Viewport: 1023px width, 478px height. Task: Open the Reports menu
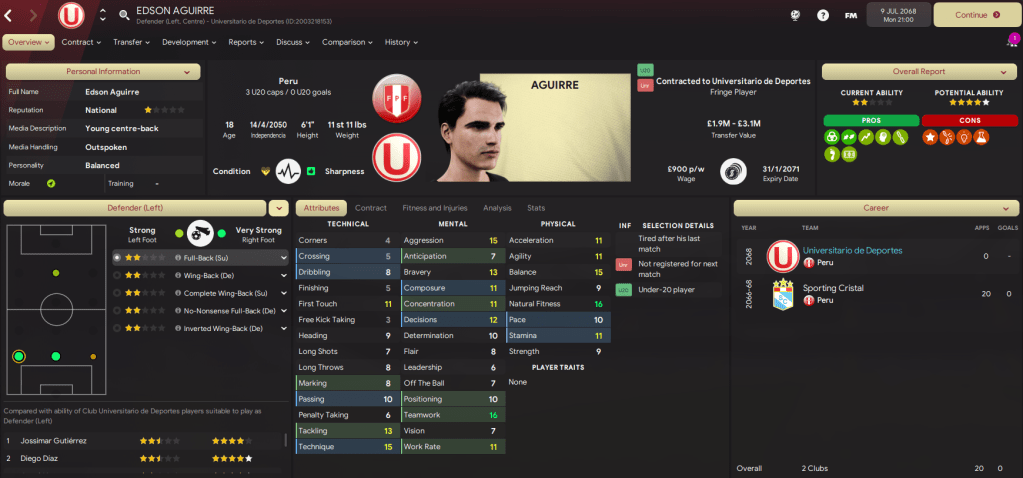pyautogui.click(x=246, y=42)
